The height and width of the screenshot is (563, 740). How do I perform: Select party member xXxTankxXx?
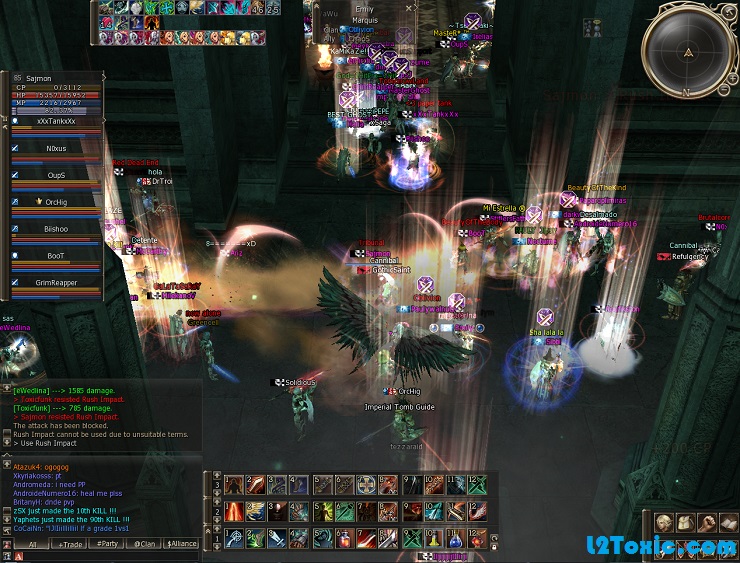pos(55,121)
